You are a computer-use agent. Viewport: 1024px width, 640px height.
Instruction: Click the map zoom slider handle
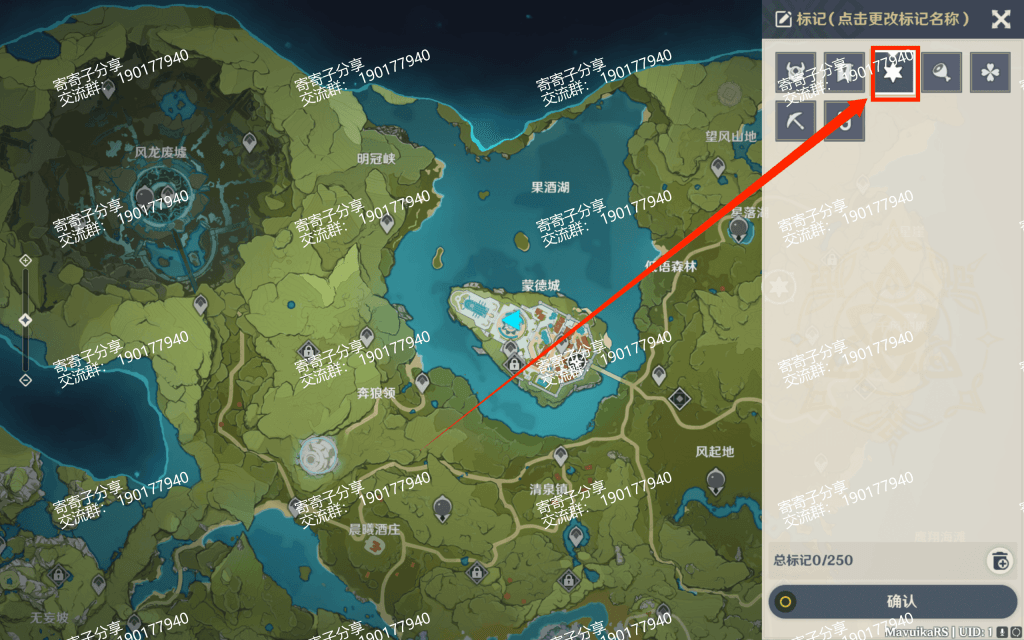(x=26, y=320)
